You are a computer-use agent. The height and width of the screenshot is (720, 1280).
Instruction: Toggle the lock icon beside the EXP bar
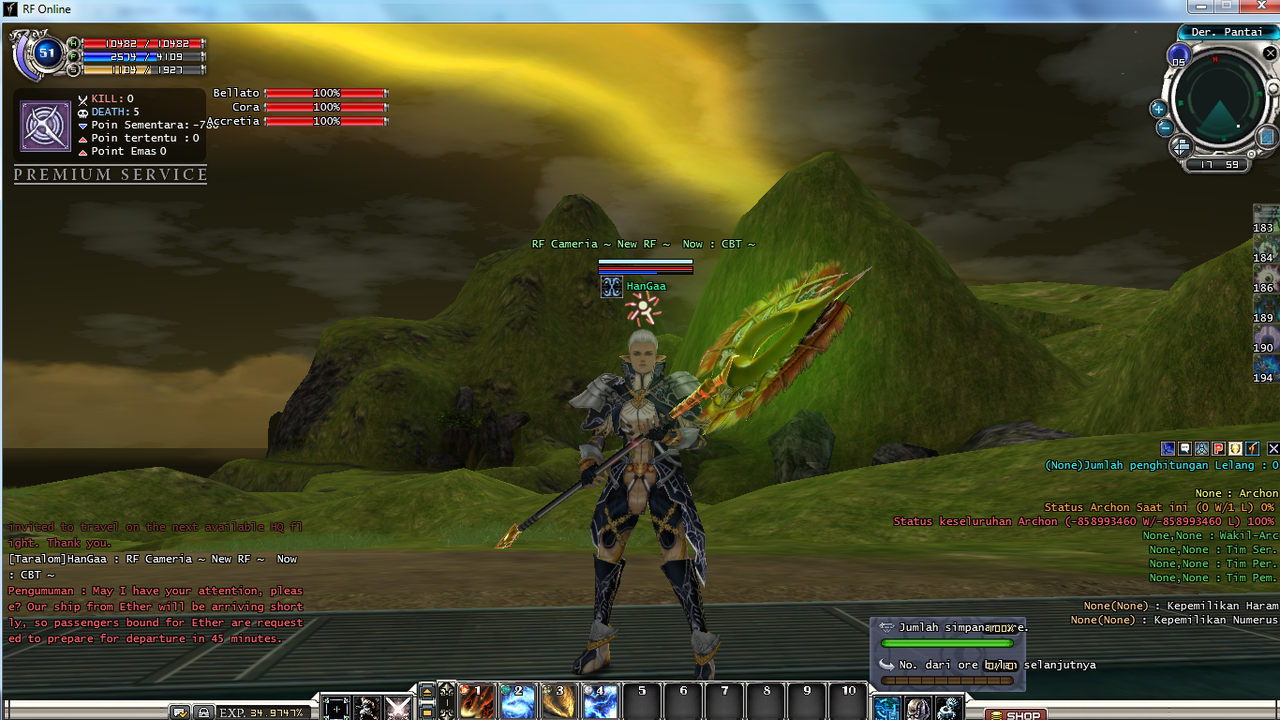pyautogui.click(x=204, y=712)
